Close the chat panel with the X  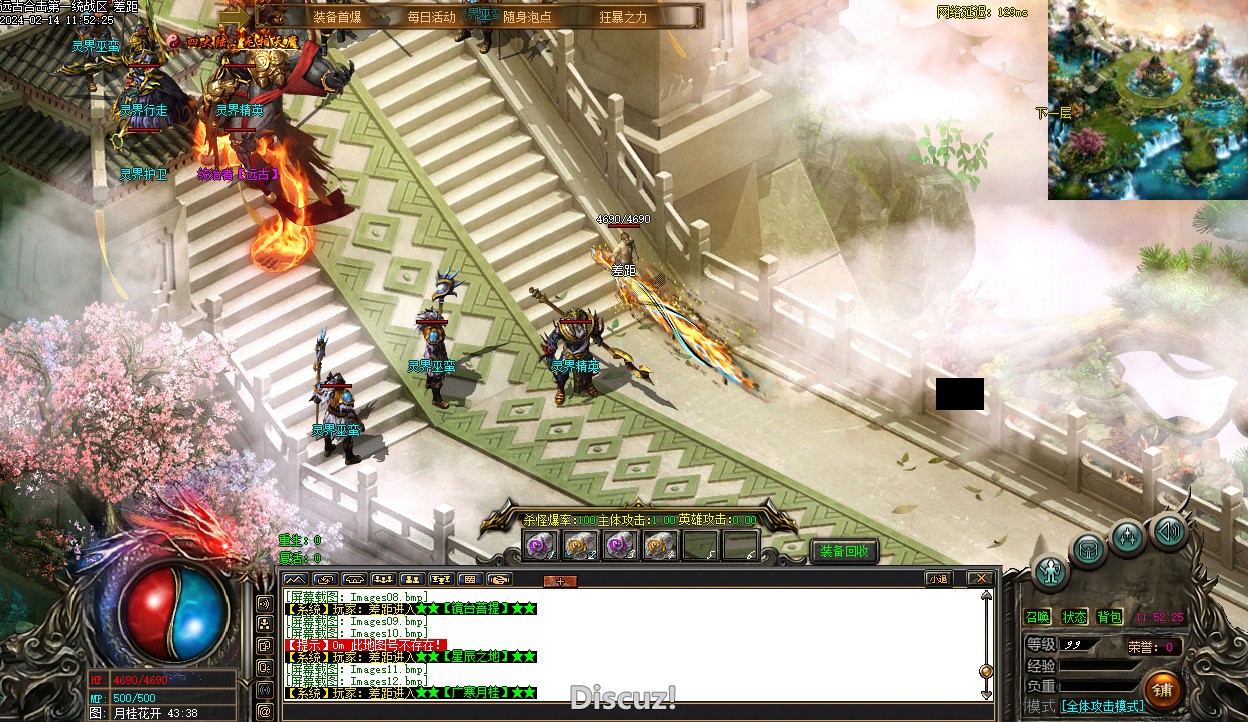click(981, 578)
